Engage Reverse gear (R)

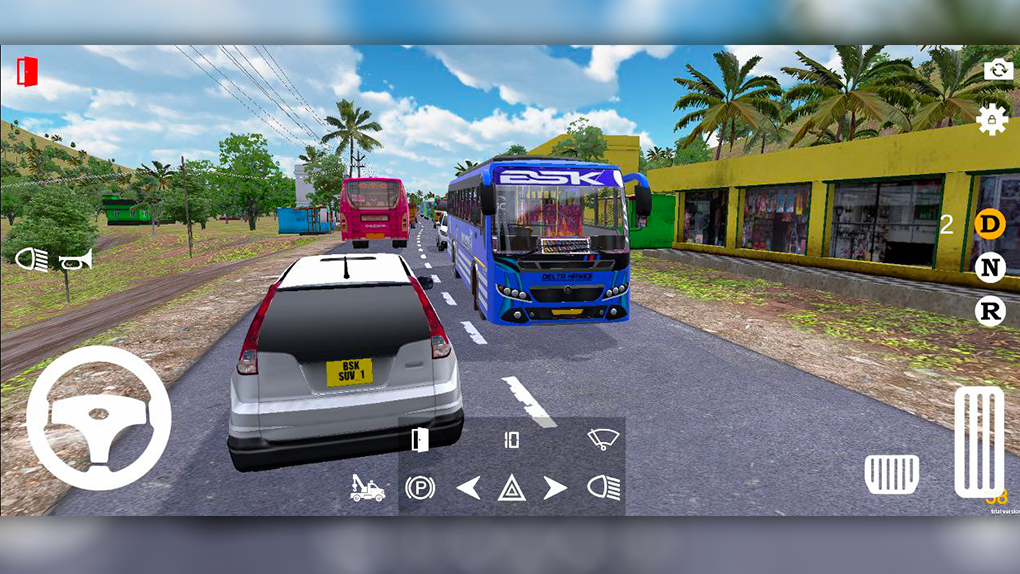(989, 311)
